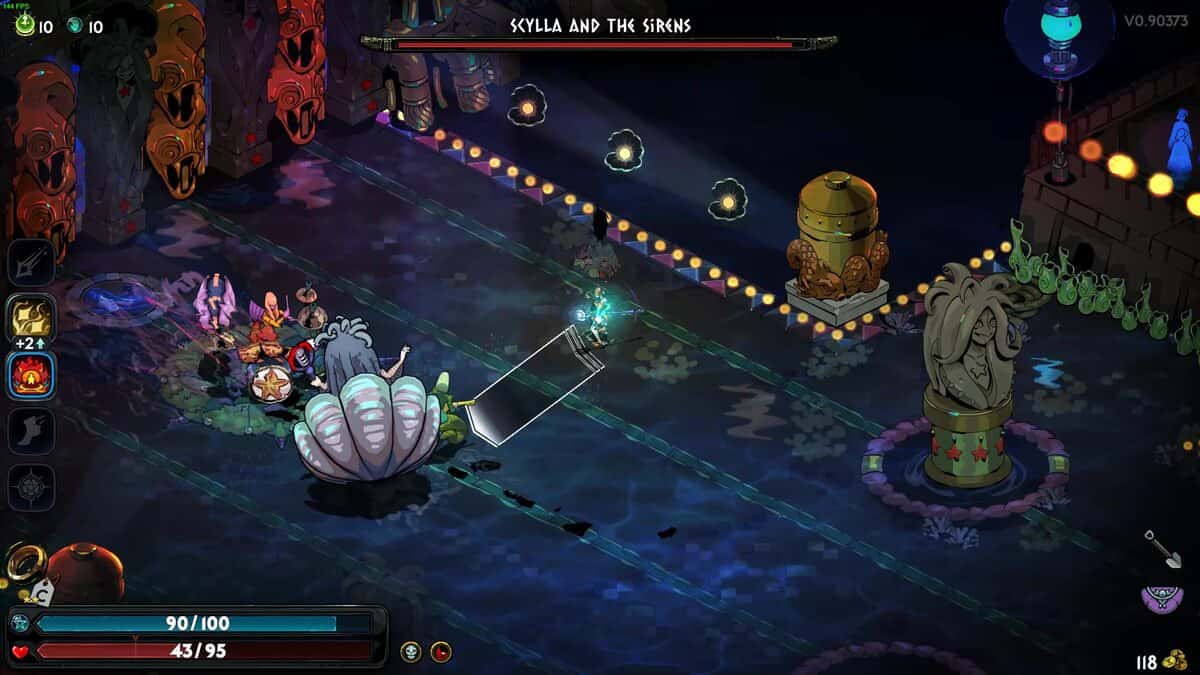Select the golden special boon icon

coord(31,318)
